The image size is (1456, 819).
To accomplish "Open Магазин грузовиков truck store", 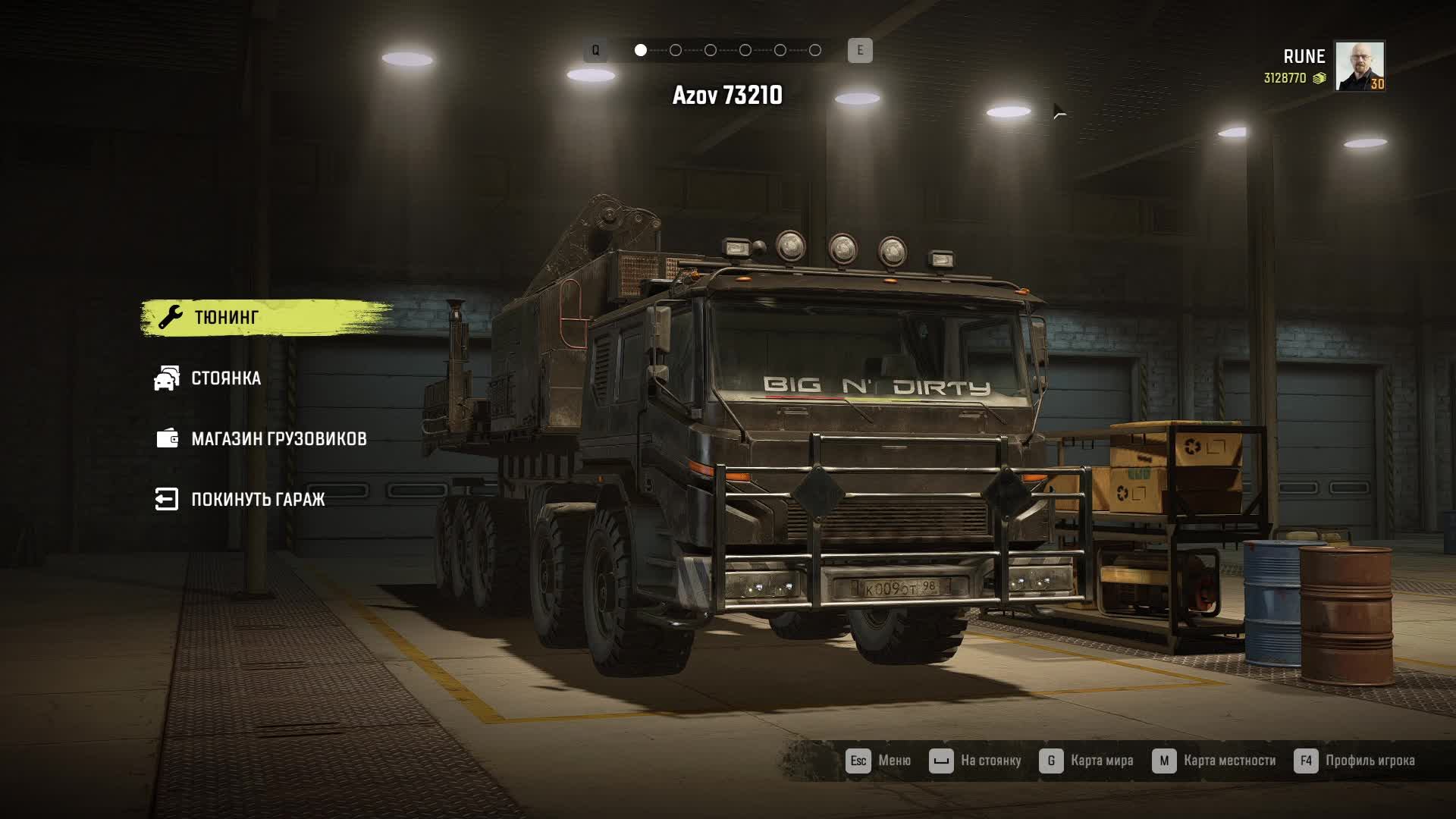I will (278, 438).
